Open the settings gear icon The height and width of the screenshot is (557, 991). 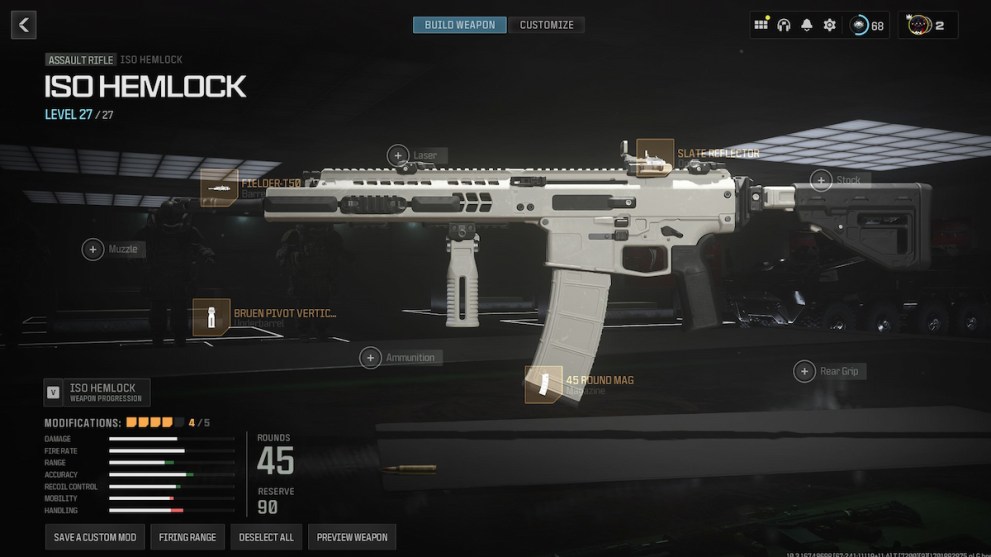829,25
